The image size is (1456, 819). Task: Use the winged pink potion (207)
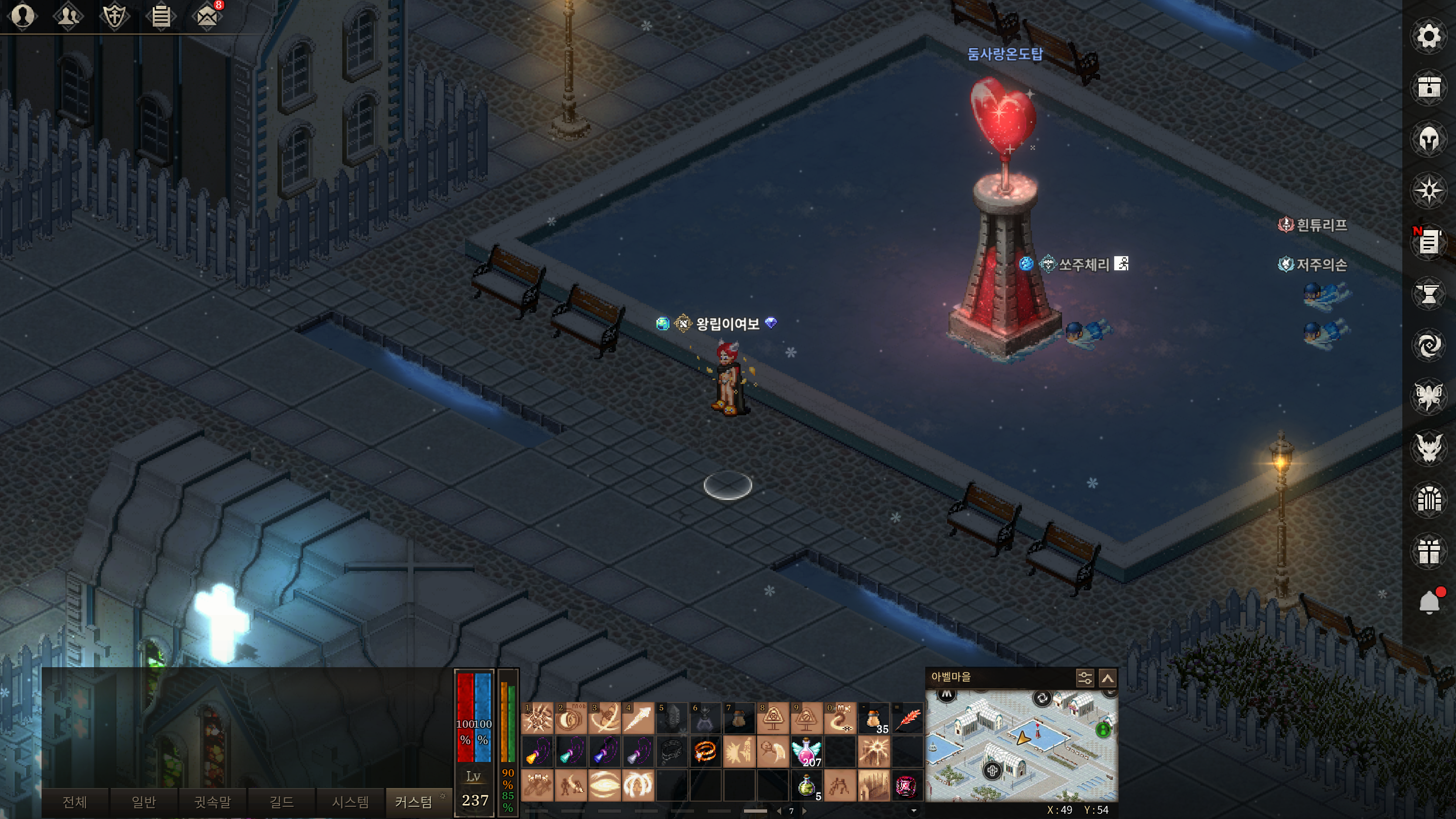pos(806,752)
